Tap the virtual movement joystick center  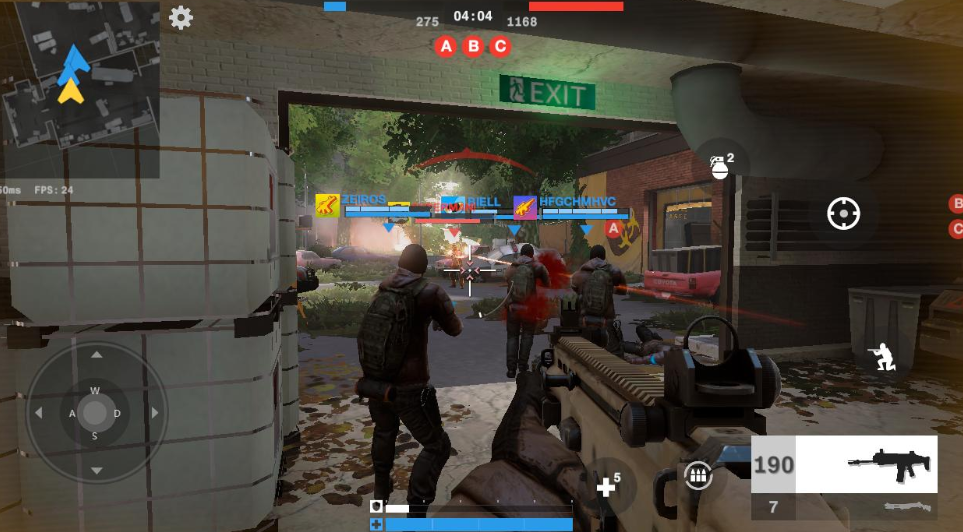(x=96, y=412)
